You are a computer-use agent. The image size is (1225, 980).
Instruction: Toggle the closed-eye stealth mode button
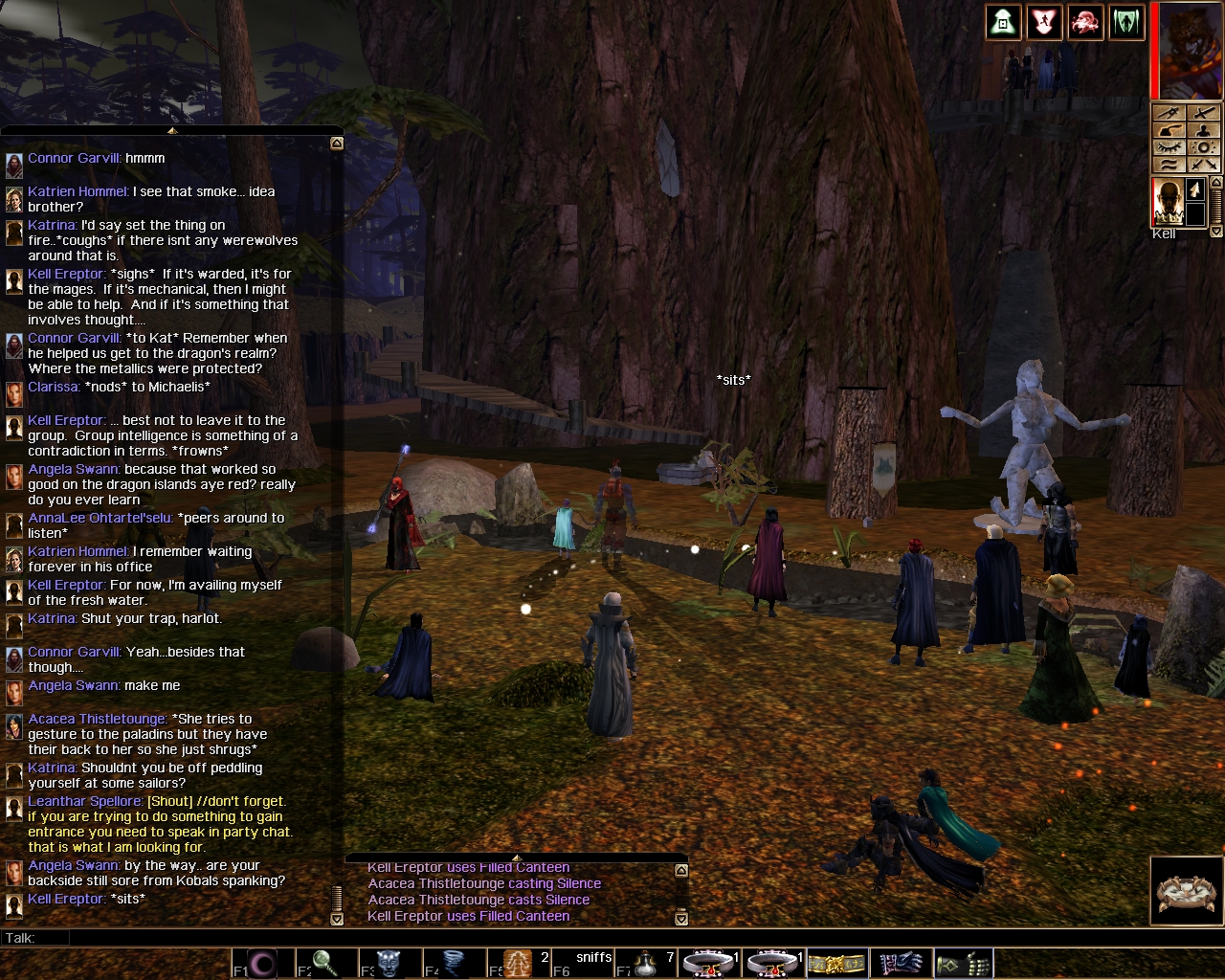click(x=1169, y=147)
